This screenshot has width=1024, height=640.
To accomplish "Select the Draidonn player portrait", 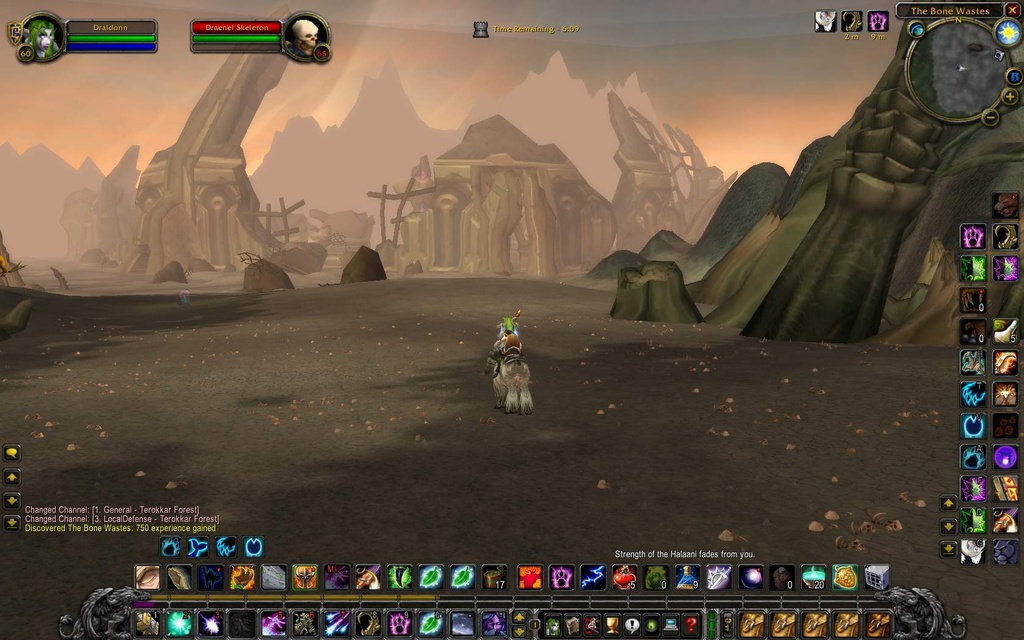I will pyautogui.click(x=43, y=37).
